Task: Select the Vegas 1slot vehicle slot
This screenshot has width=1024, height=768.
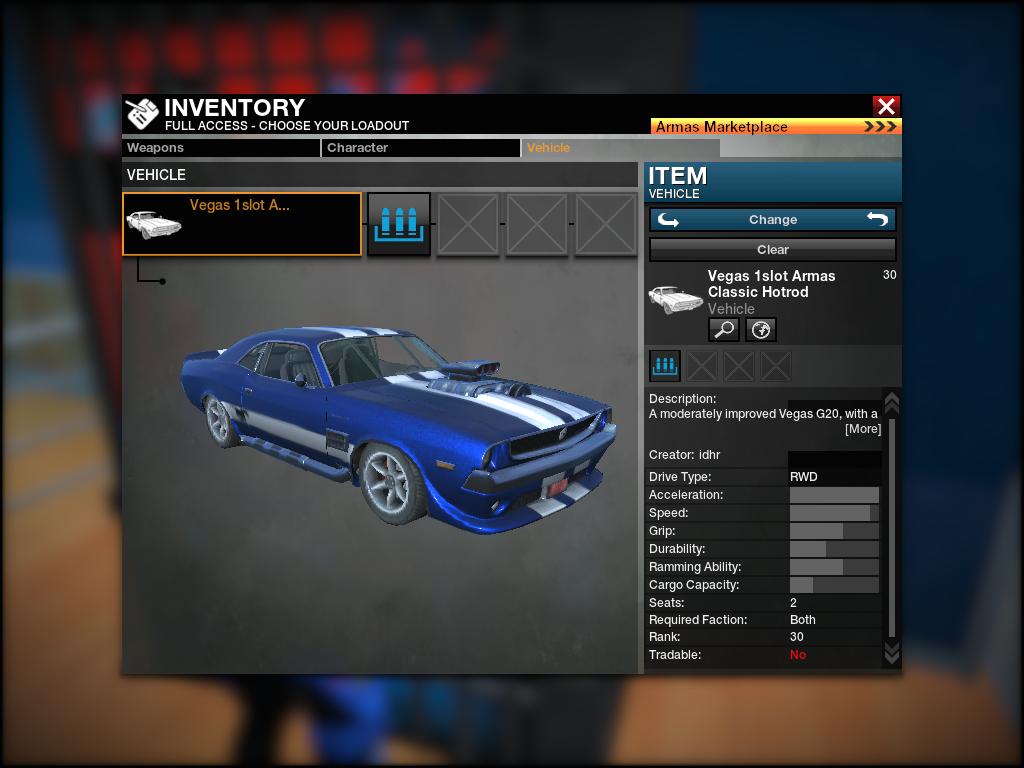Action: [242, 224]
